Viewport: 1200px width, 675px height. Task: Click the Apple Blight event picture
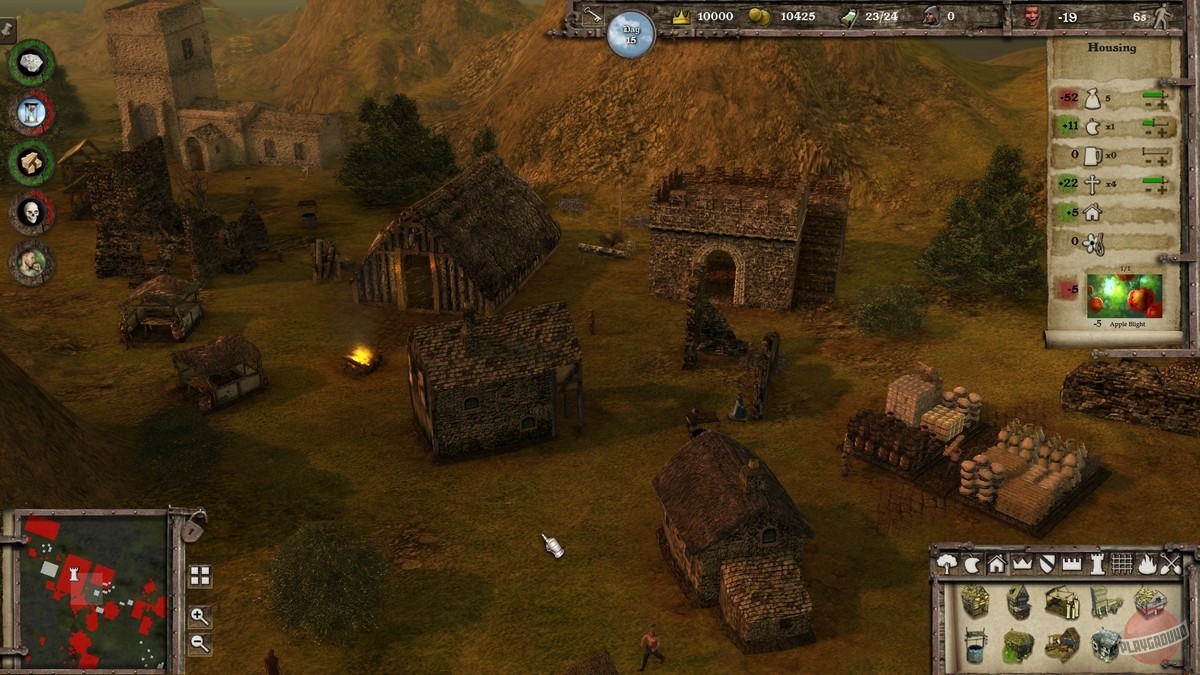pos(1125,296)
